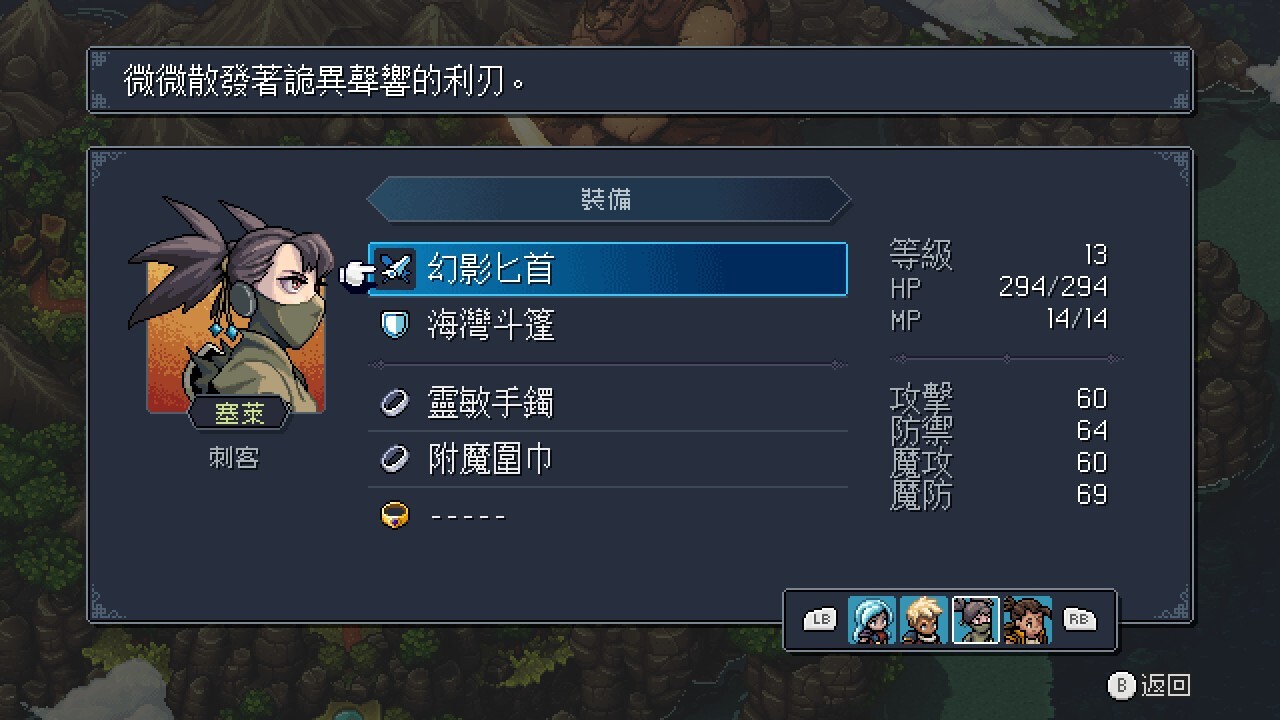Switch to the blue-haired party member portrait

[x=872, y=620]
